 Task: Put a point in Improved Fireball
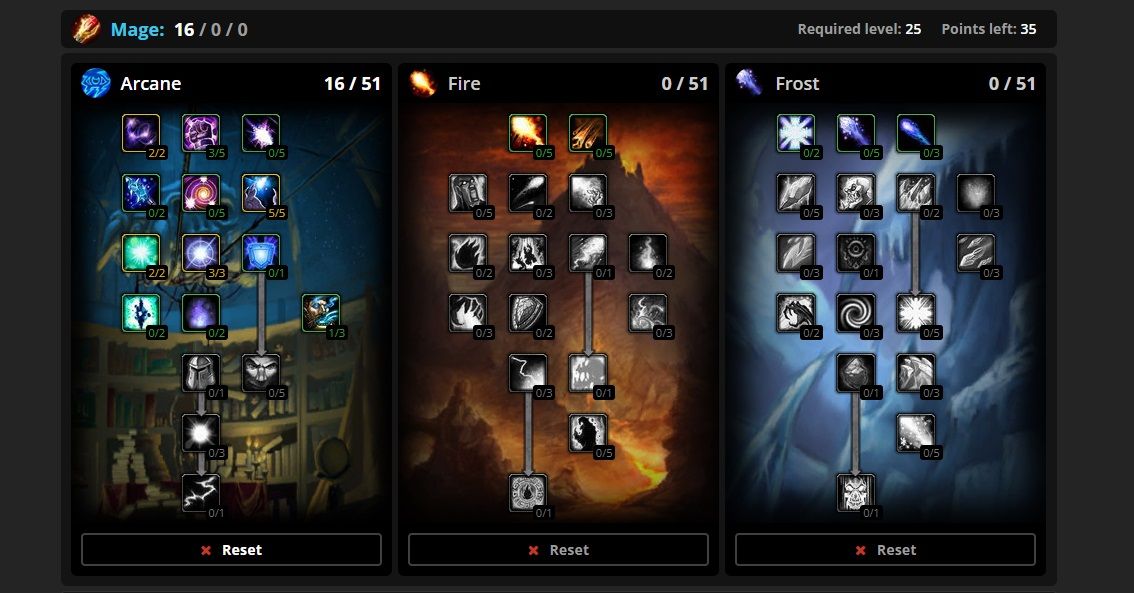(528, 133)
